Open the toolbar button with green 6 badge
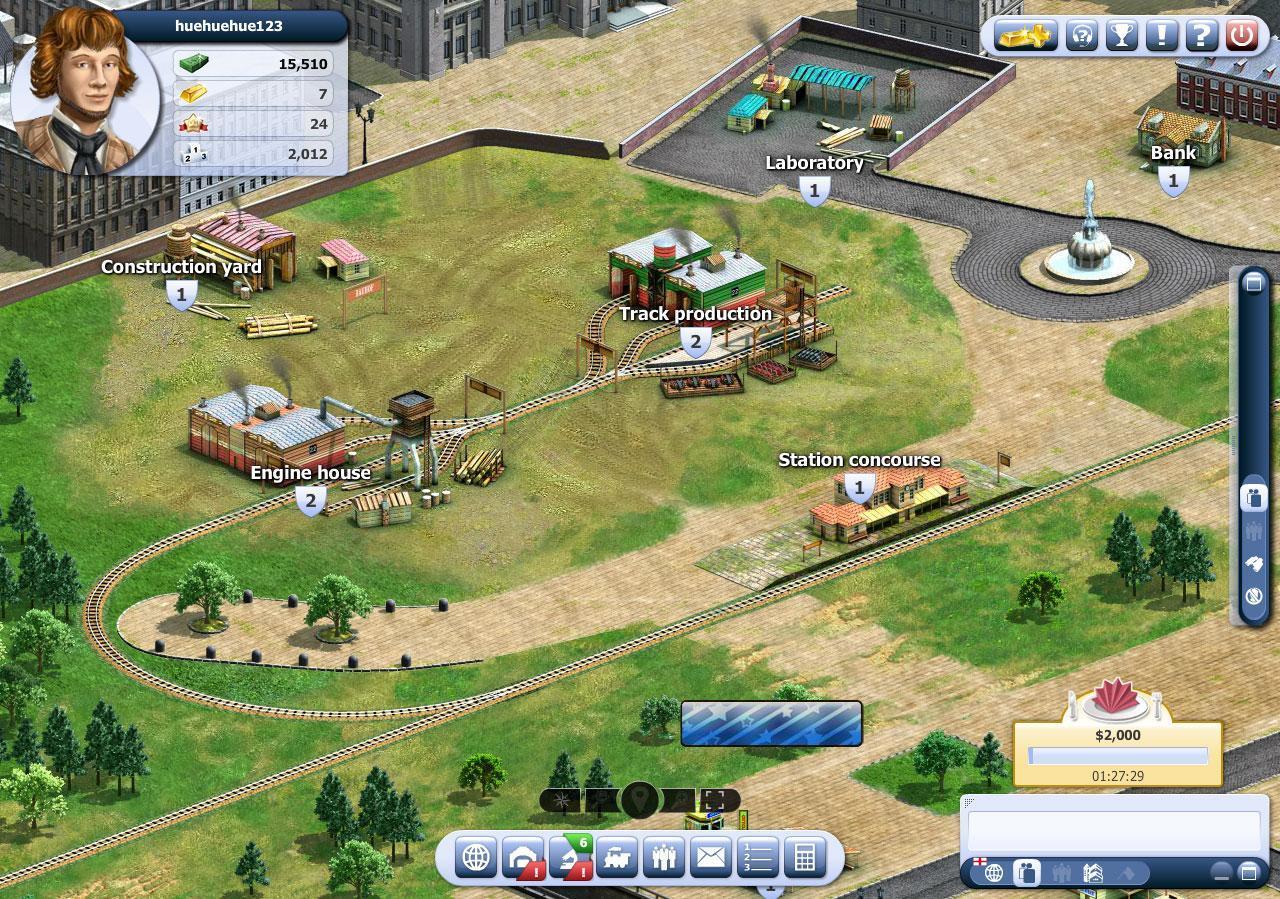The image size is (1280, 899). (570, 857)
